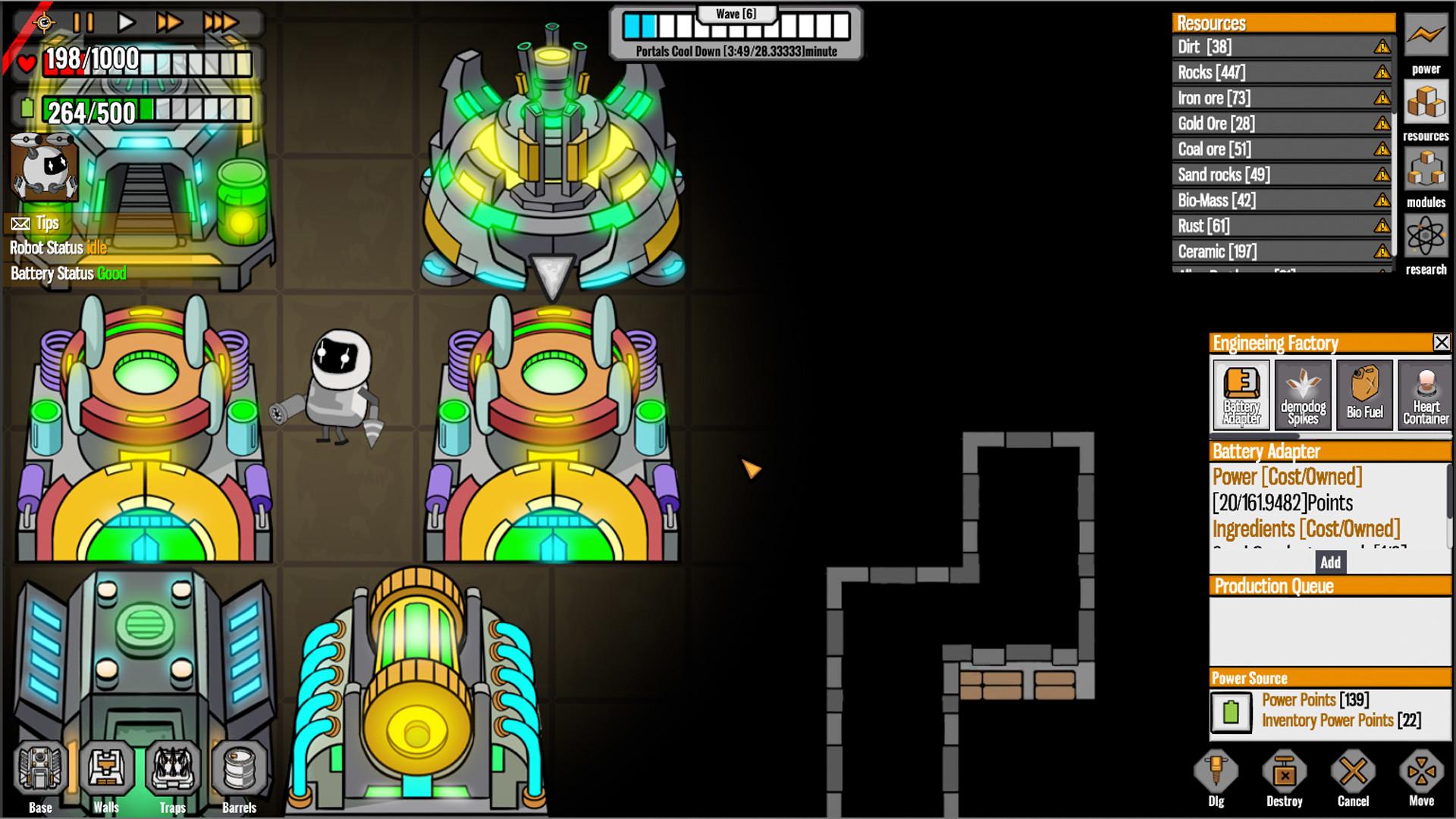Open the Bio Fuel recipe

(x=1363, y=394)
